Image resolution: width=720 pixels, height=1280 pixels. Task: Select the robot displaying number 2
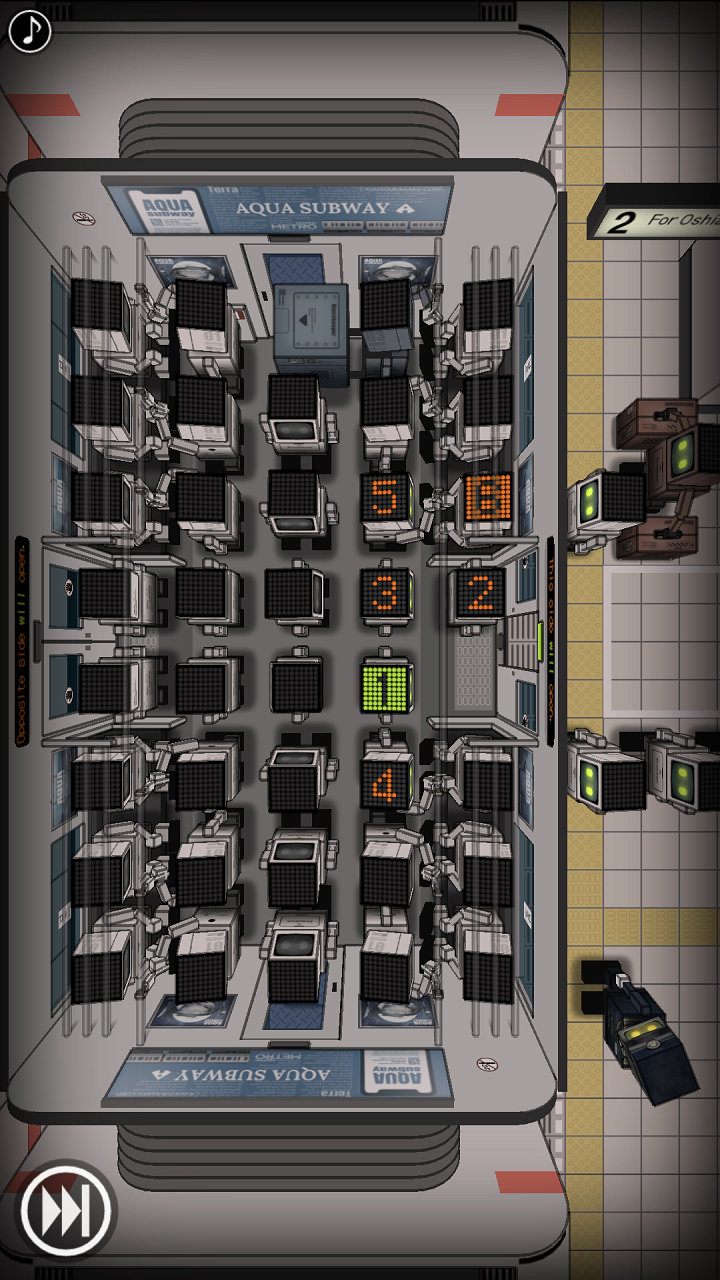481,594
